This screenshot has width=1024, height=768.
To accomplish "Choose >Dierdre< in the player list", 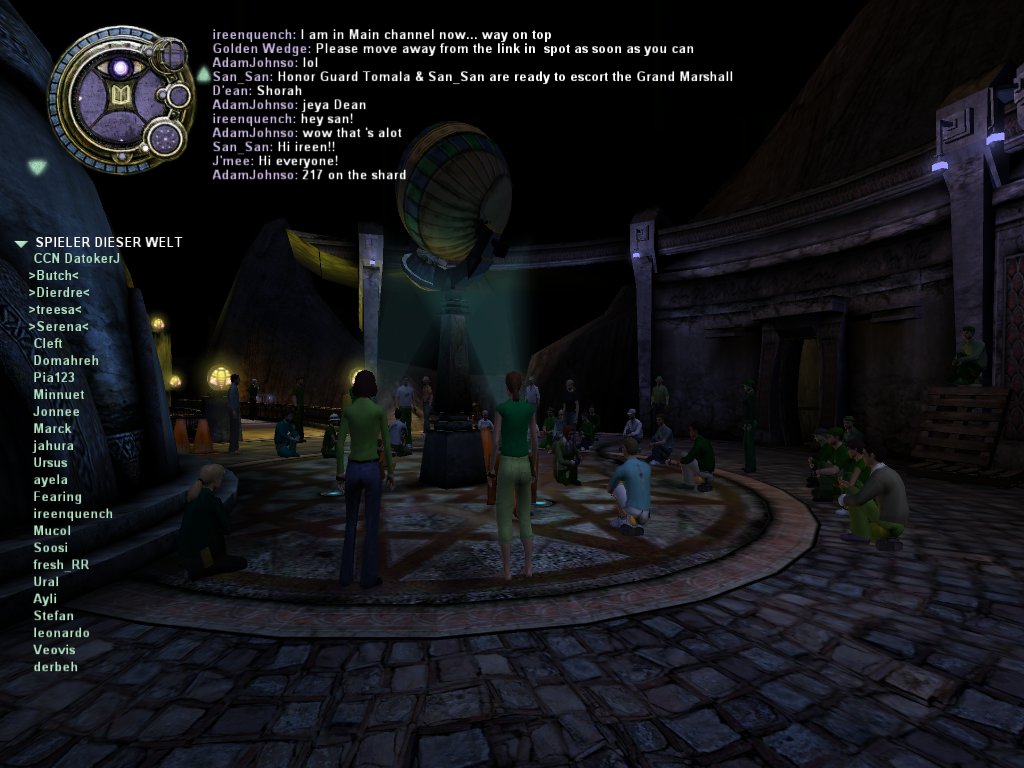I will click(59, 293).
